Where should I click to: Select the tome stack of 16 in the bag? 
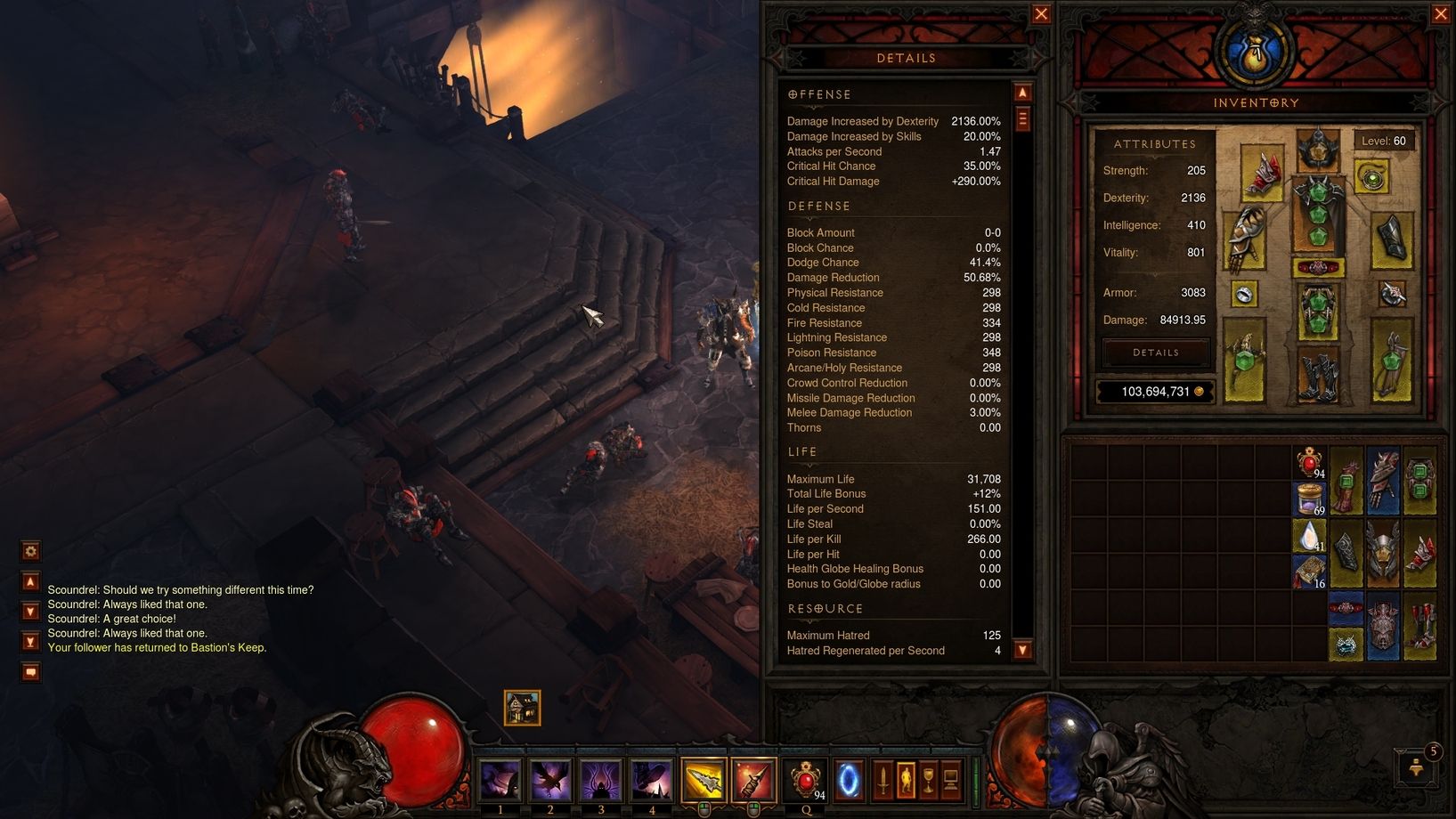[1309, 572]
